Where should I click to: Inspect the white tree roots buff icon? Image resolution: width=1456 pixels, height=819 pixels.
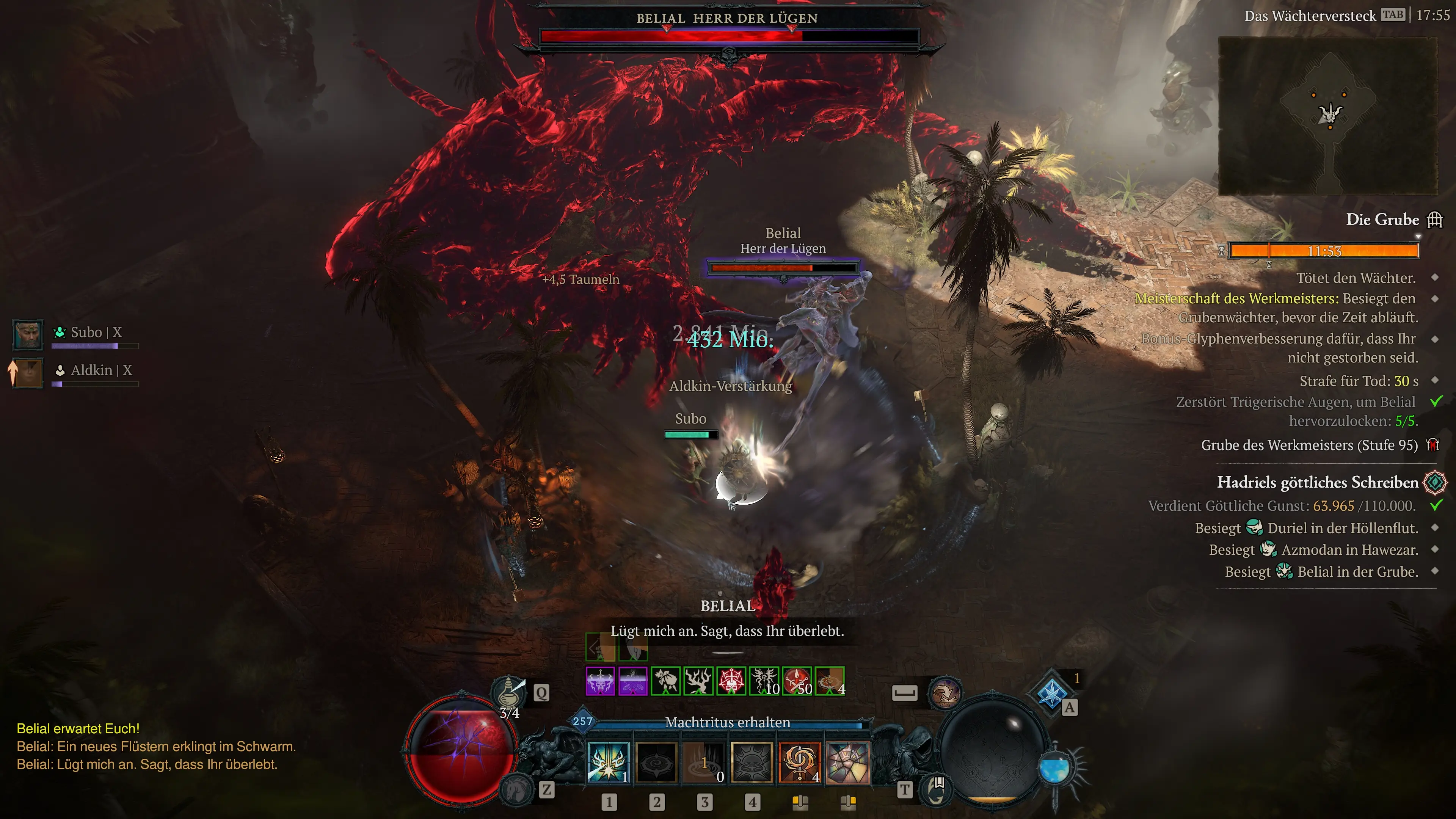(698, 681)
